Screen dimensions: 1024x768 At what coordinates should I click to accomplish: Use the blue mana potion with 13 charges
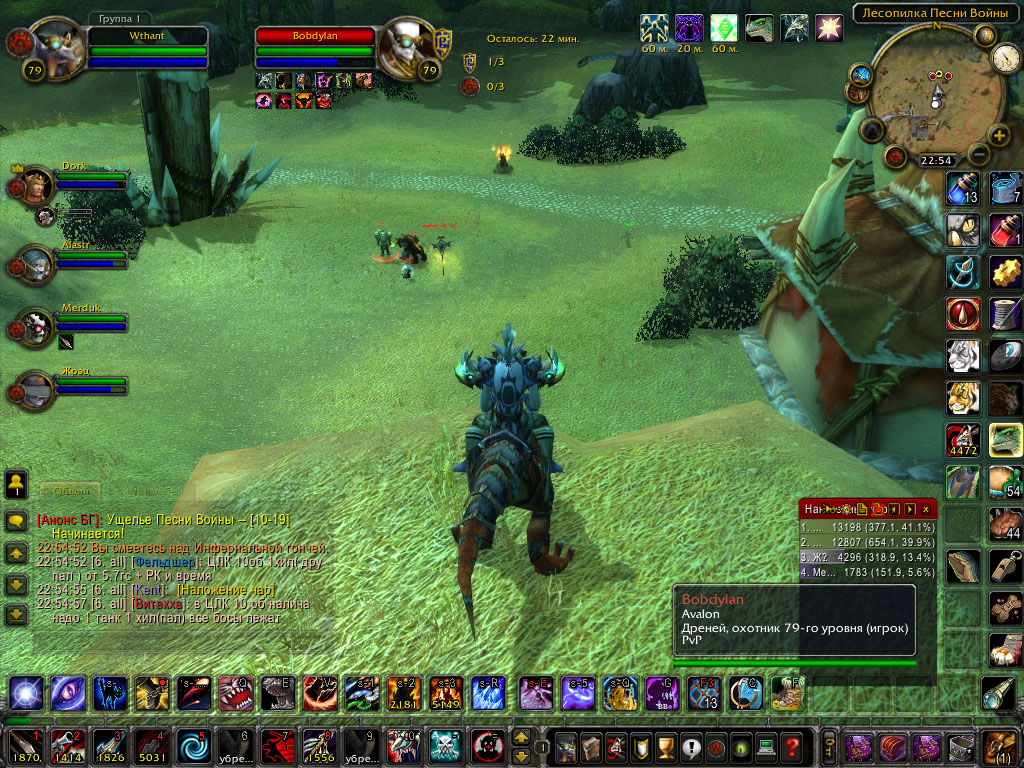tap(963, 188)
